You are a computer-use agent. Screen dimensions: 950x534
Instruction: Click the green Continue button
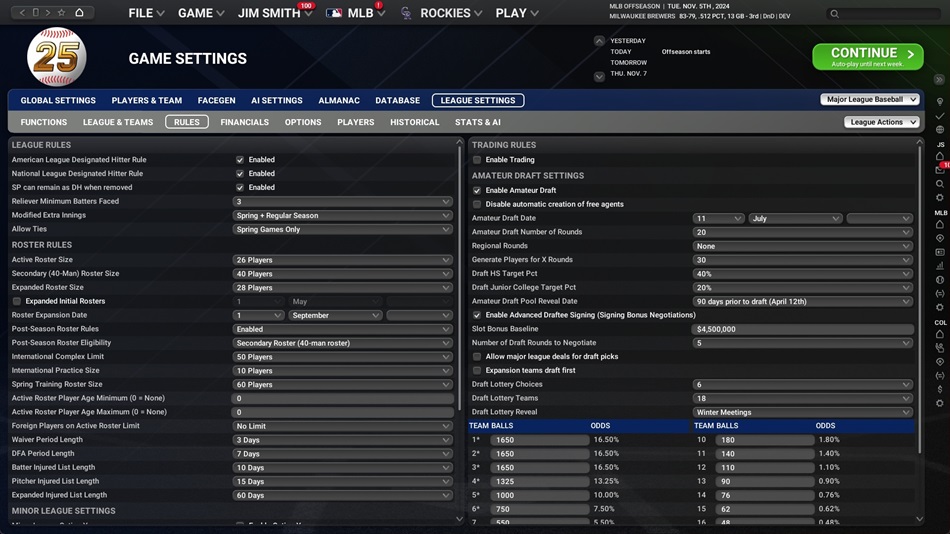867,56
